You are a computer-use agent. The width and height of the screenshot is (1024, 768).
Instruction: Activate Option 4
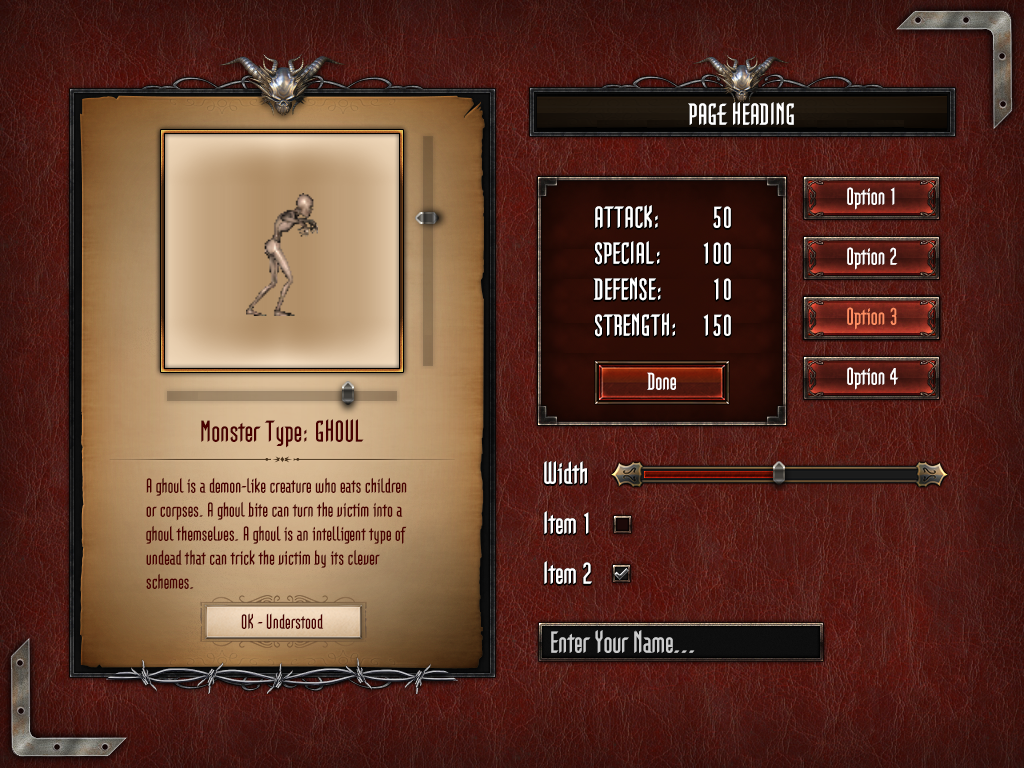click(871, 377)
